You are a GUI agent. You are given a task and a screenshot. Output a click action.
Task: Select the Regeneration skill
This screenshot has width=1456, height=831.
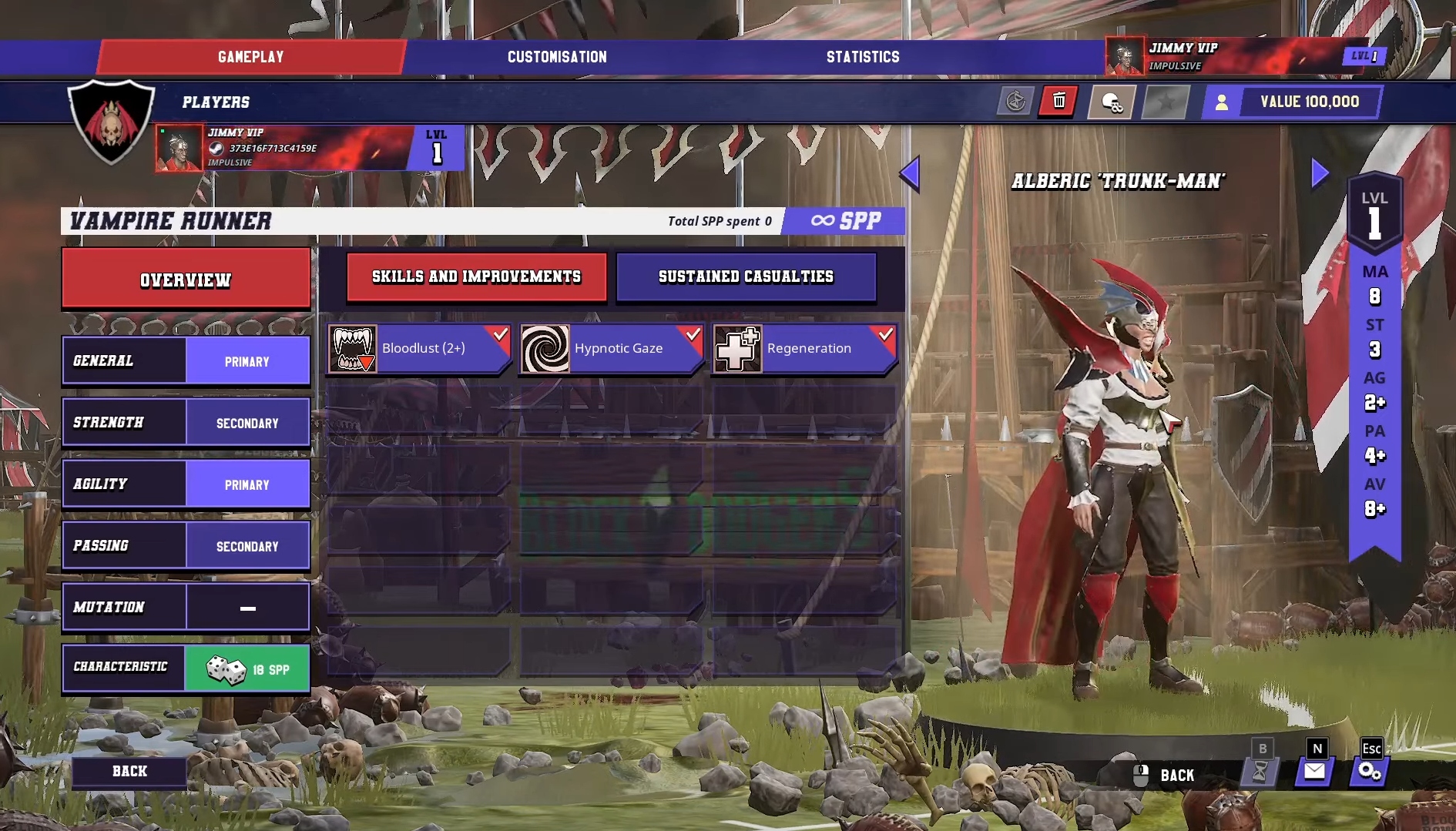tap(803, 349)
